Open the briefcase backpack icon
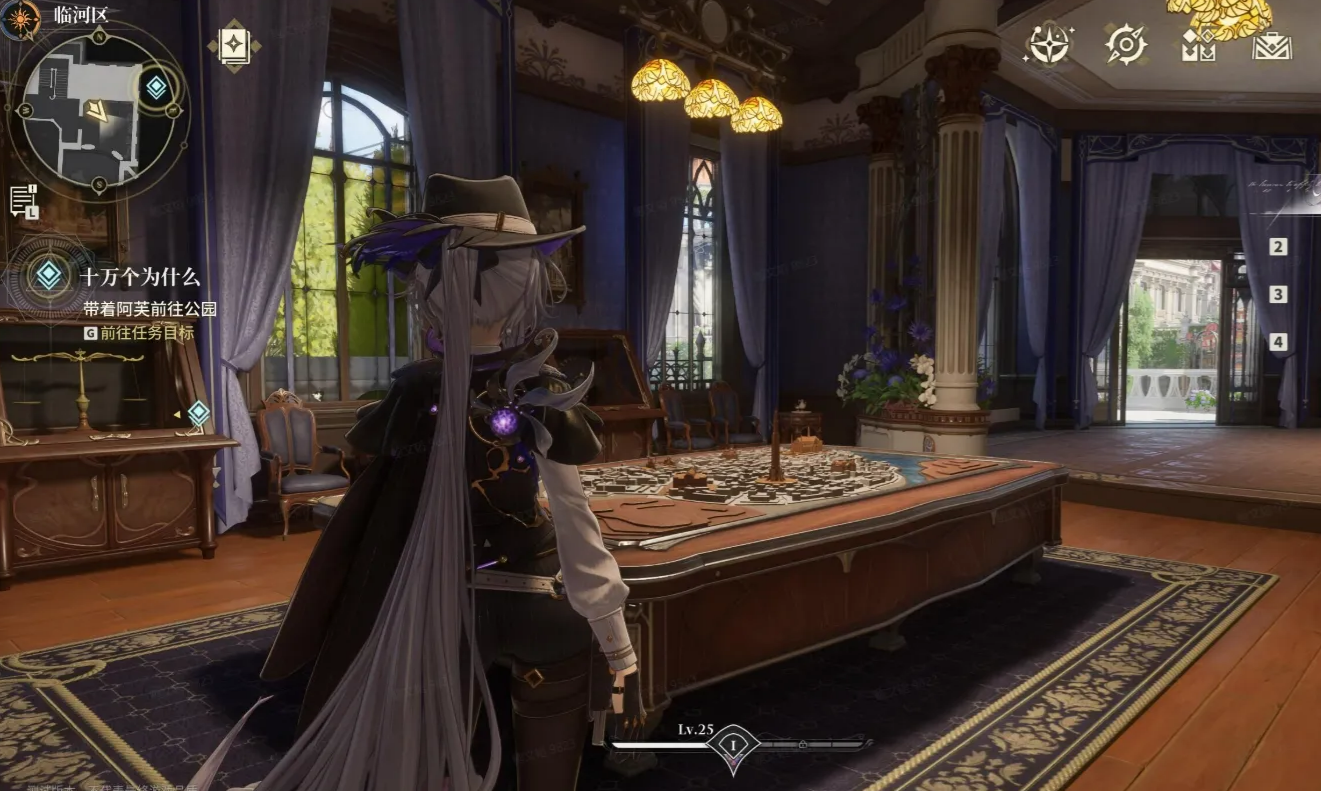Image resolution: width=1321 pixels, height=791 pixels. tap(1272, 45)
